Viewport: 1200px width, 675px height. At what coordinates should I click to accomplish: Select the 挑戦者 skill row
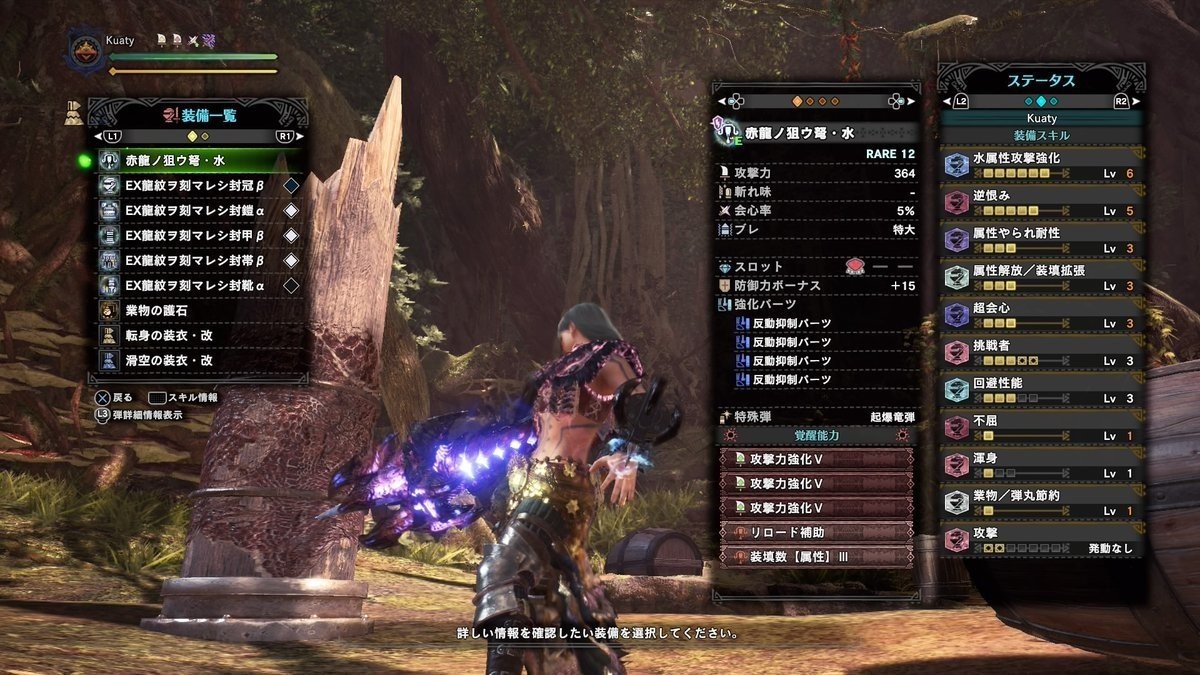1041,353
